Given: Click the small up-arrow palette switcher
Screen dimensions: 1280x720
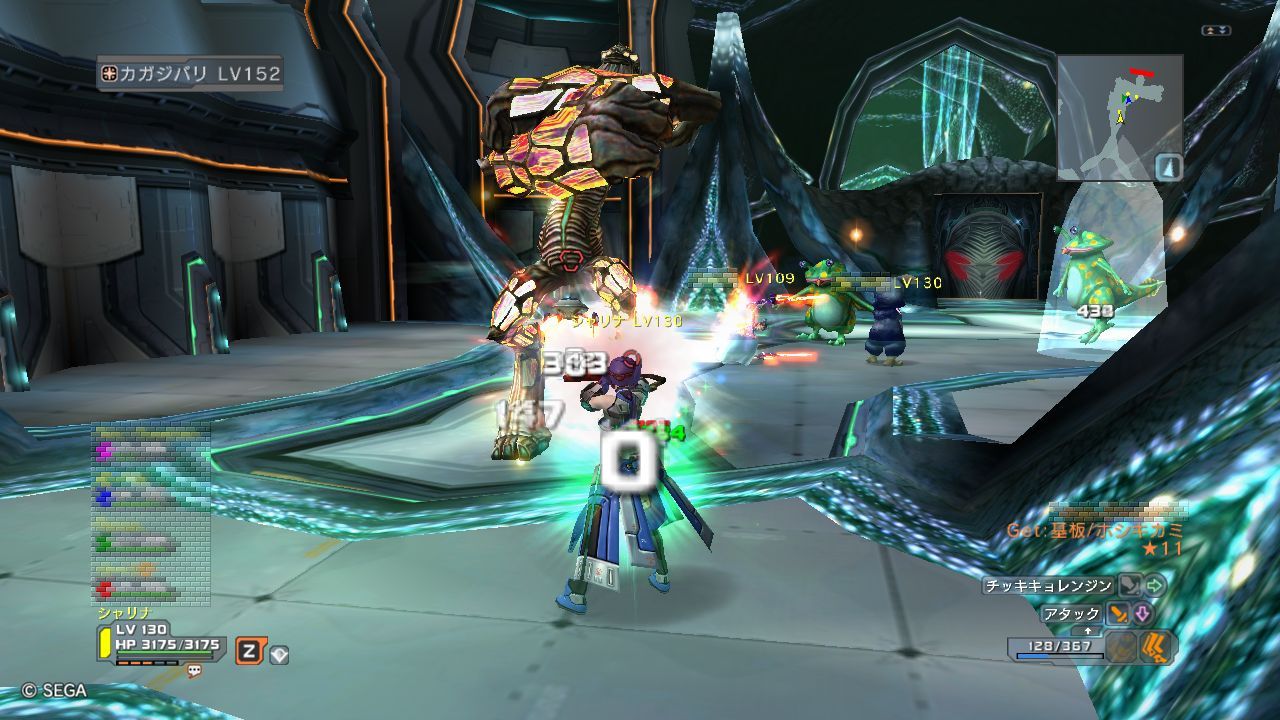Looking at the screenshot, I should pyautogui.click(x=1088, y=632).
